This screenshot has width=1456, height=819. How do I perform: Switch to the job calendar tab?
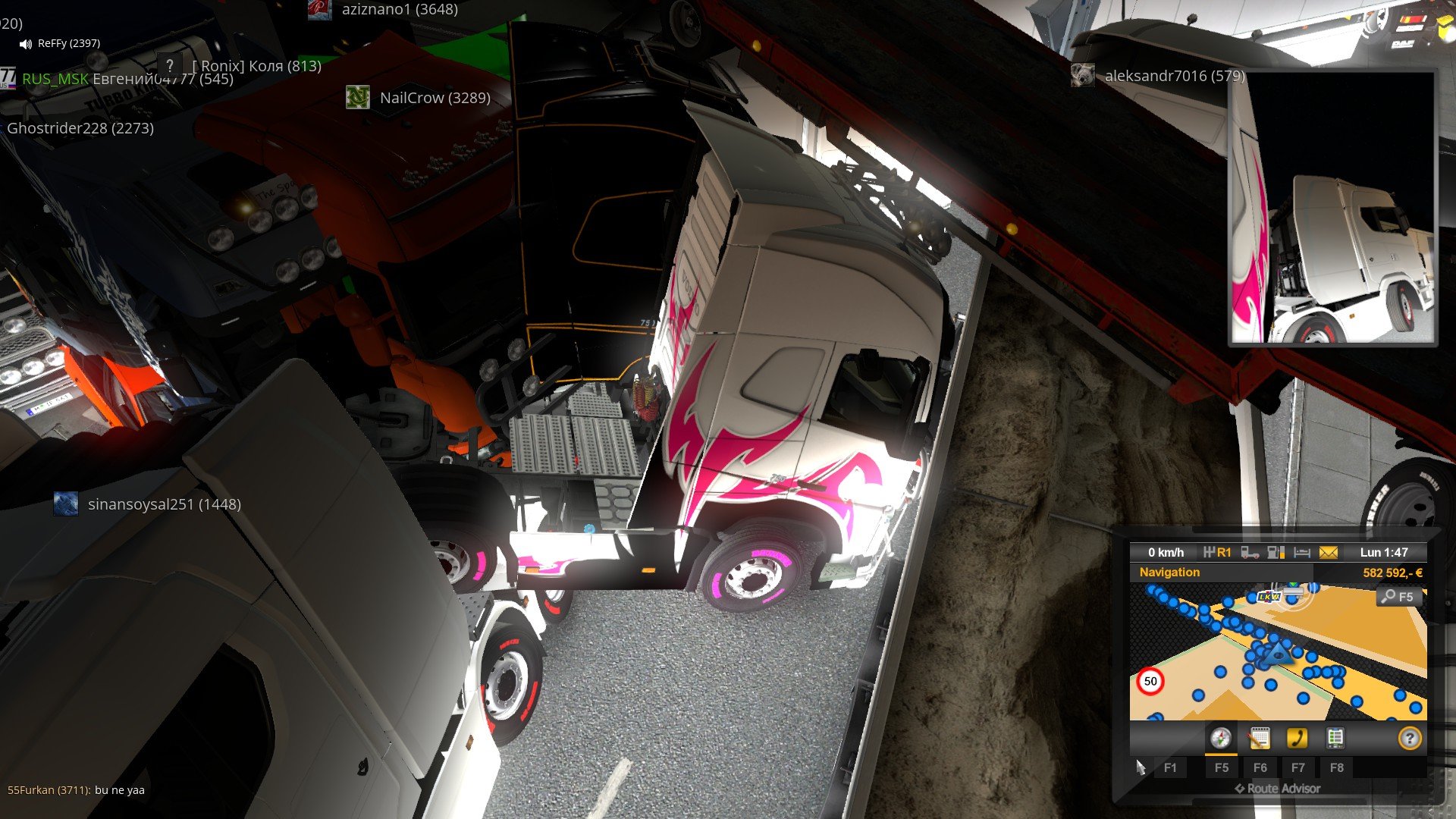point(1259,738)
